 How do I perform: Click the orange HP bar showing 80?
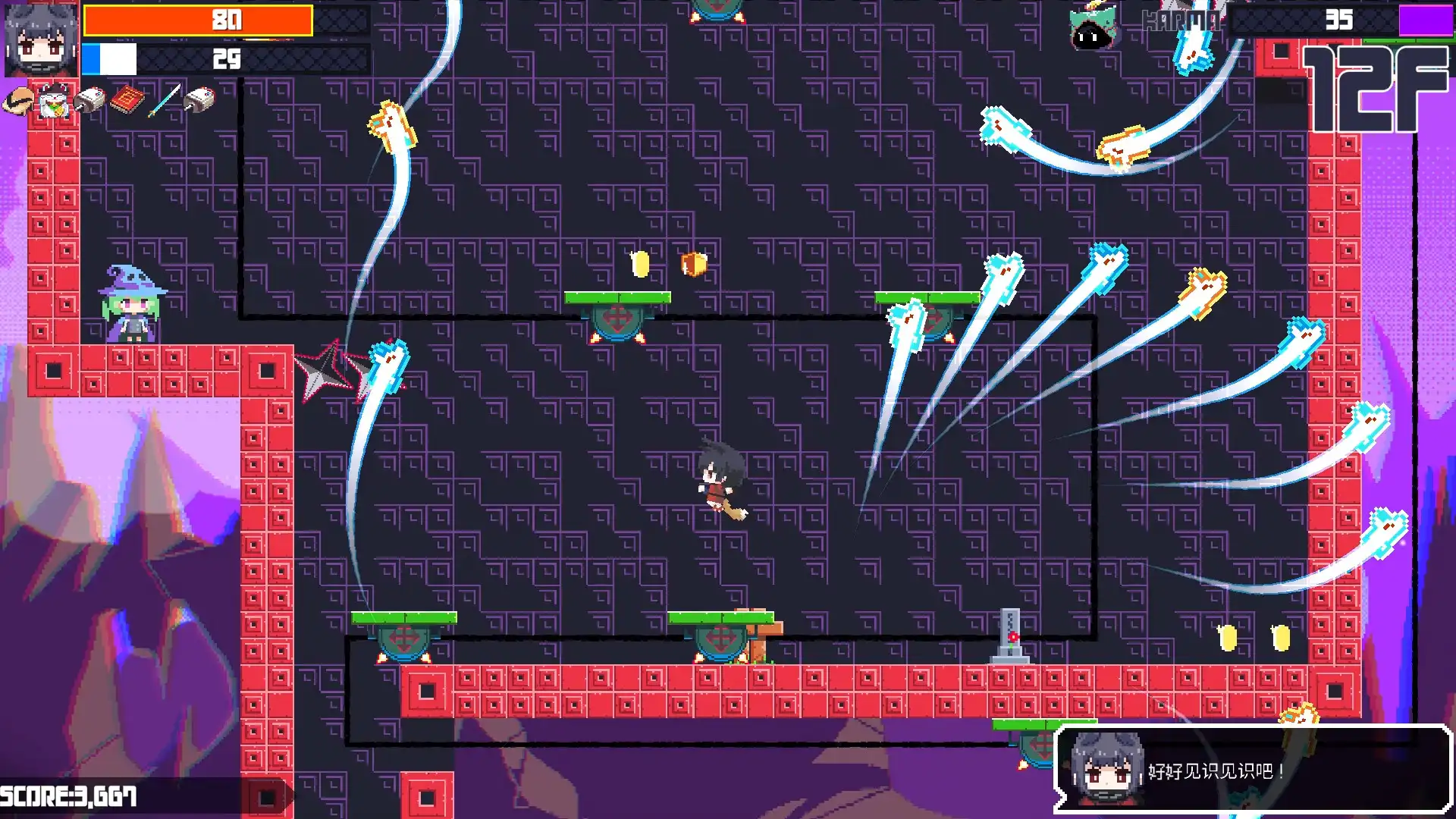pos(197,20)
